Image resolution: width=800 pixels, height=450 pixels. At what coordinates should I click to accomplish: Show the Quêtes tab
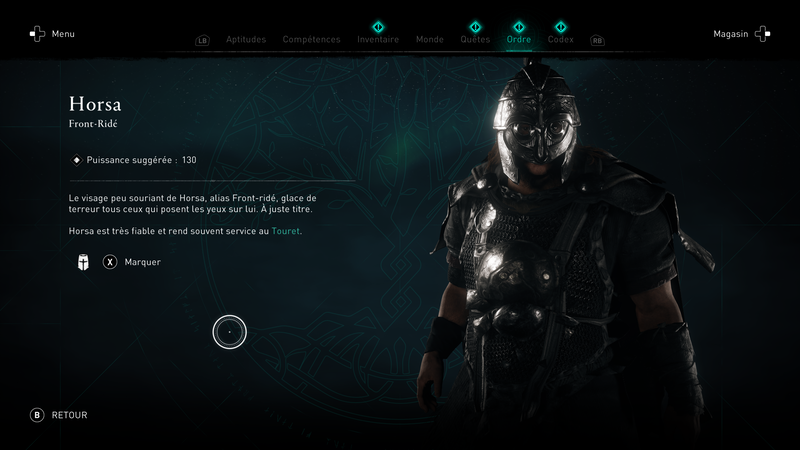[x=475, y=40]
